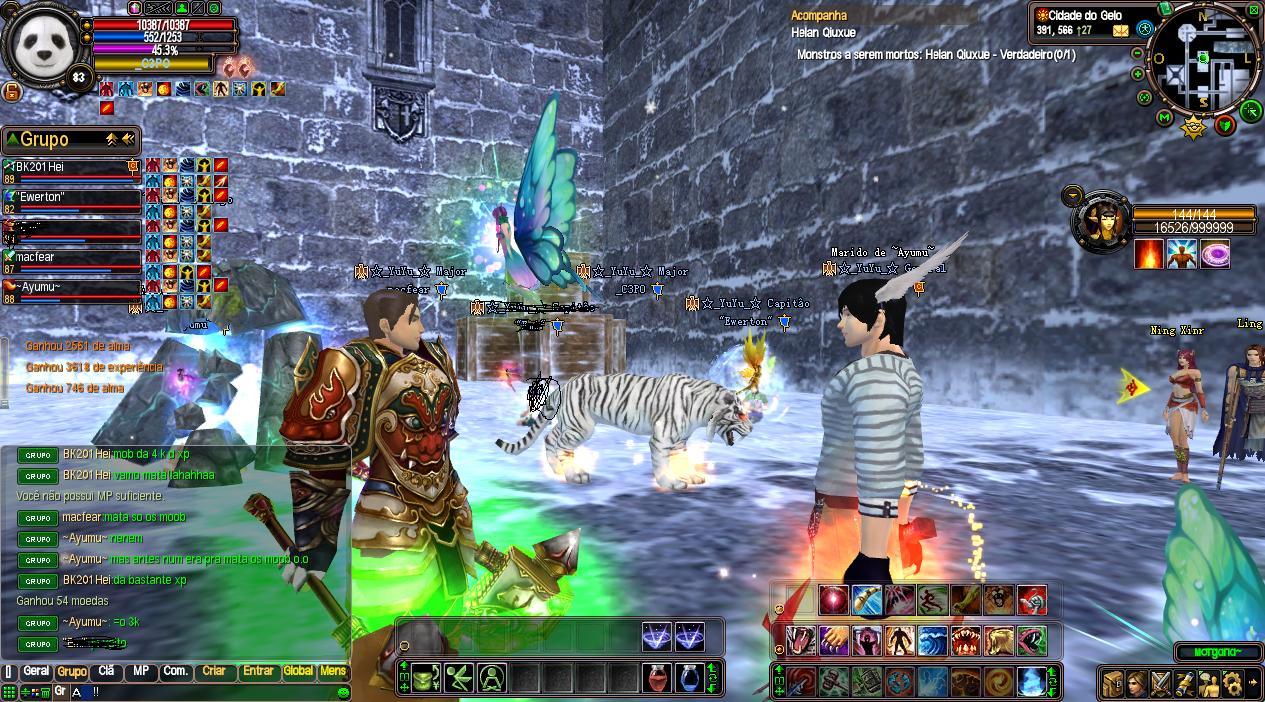Open the world map via M button

pos(1164,117)
